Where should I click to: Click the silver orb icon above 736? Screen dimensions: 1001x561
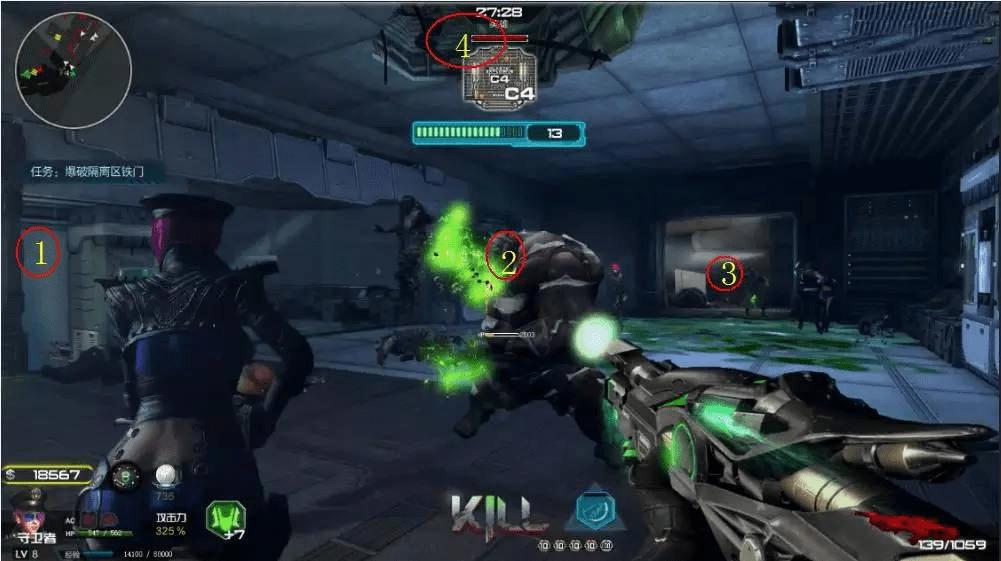pos(167,476)
